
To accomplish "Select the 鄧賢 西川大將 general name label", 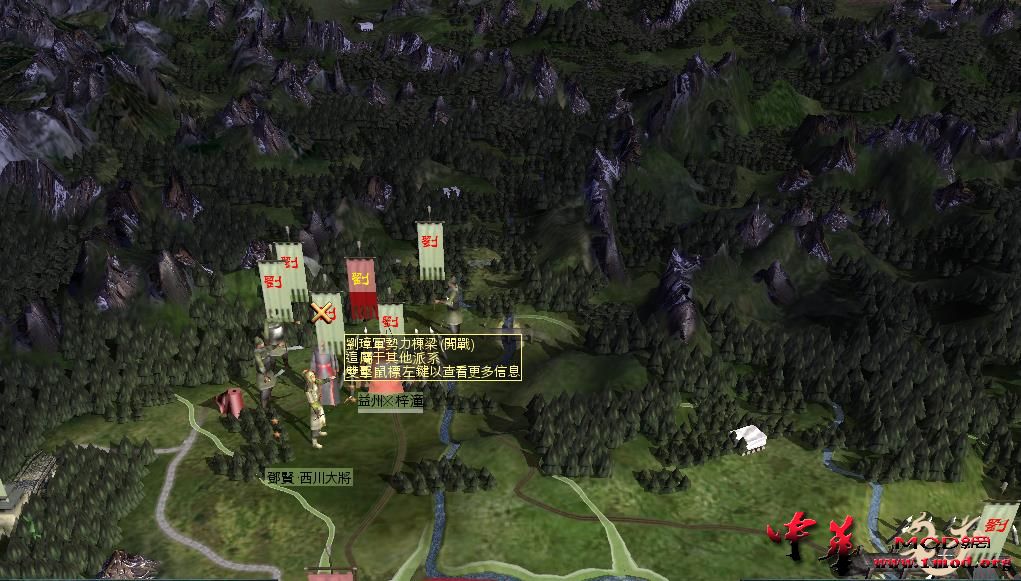I will coord(309,478).
